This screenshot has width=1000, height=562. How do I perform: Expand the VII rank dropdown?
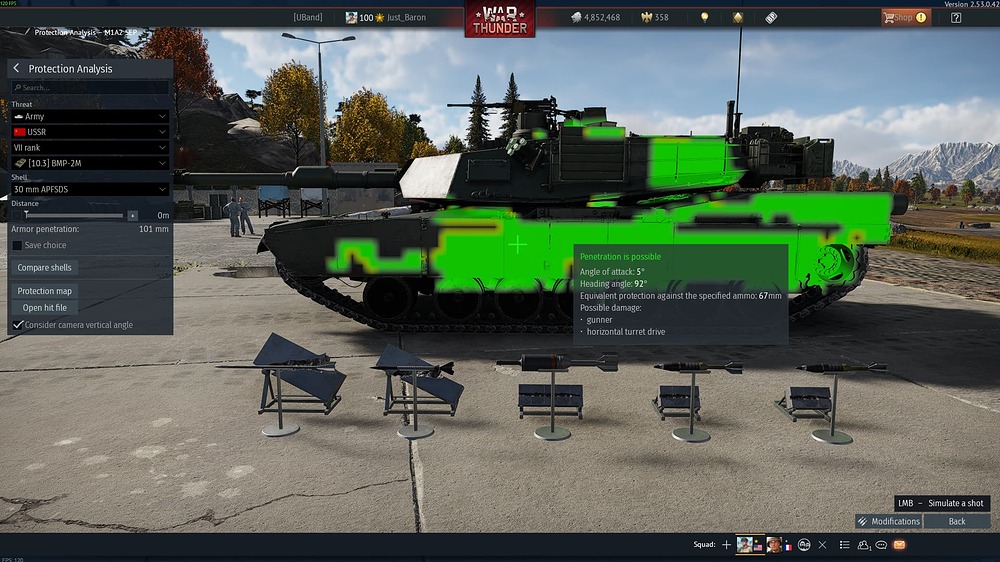pos(90,148)
